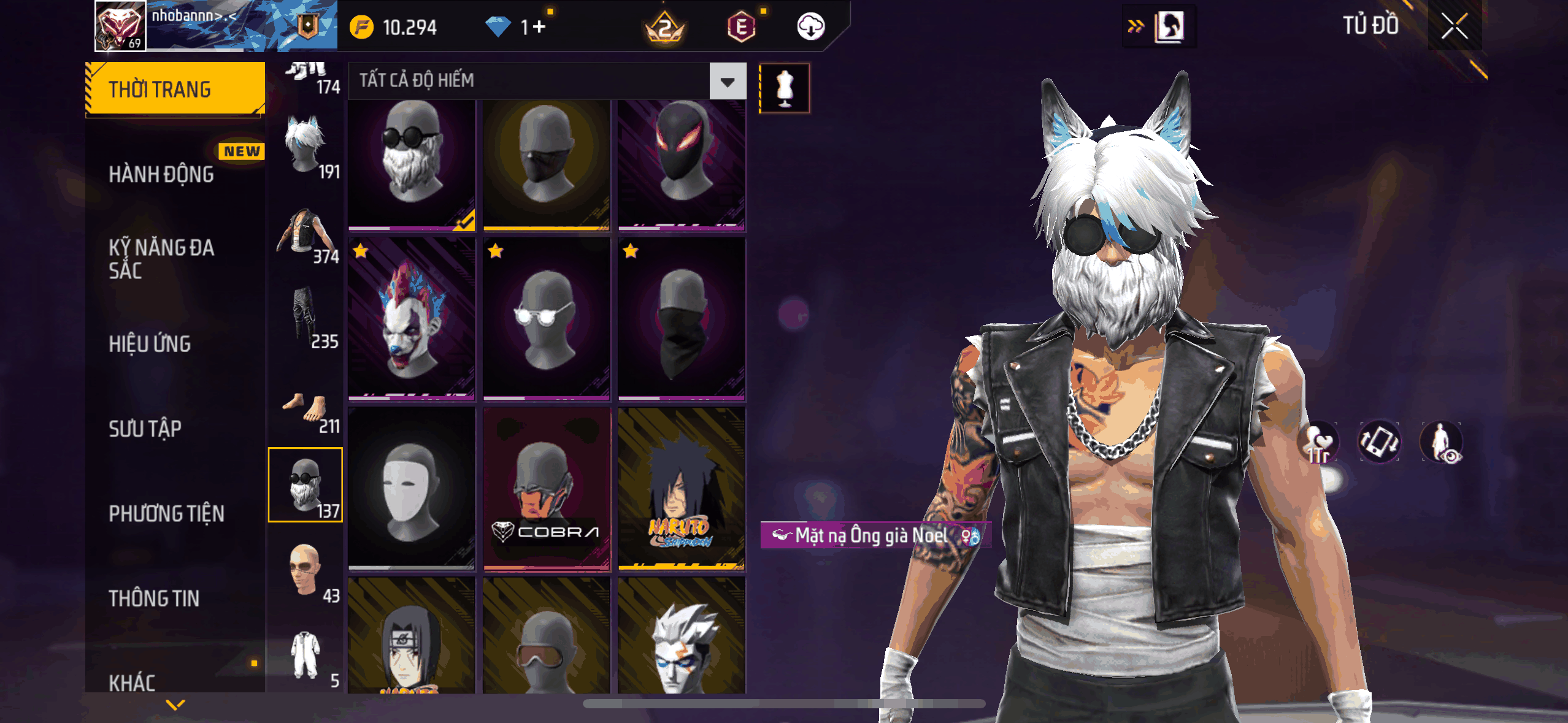This screenshot has width=1568, height=723.
Task: Close the wardrobe screen
Action: [1454, 26]
